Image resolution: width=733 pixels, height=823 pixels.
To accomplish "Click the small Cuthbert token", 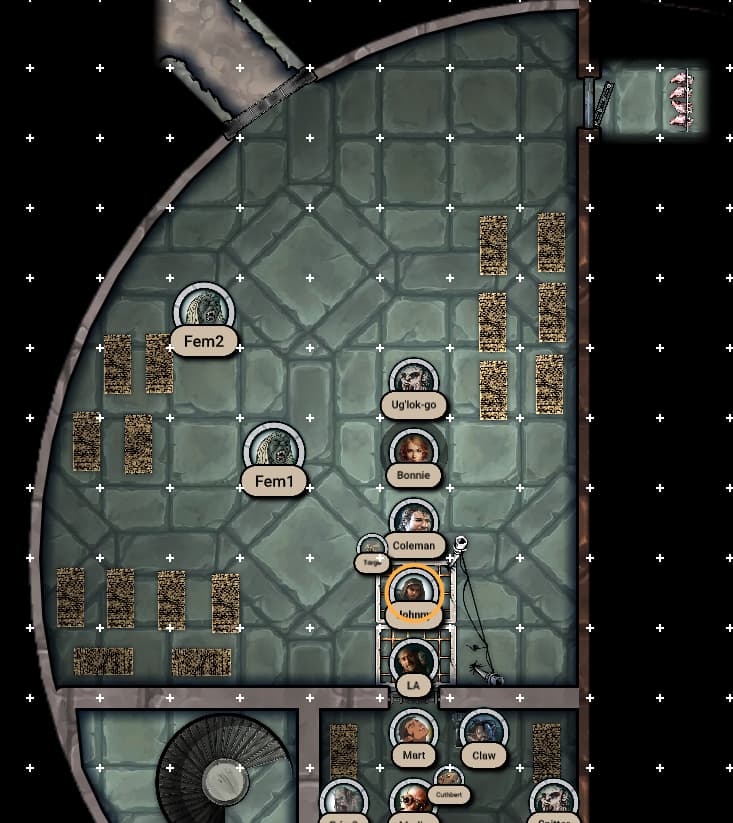I will 448,780.
